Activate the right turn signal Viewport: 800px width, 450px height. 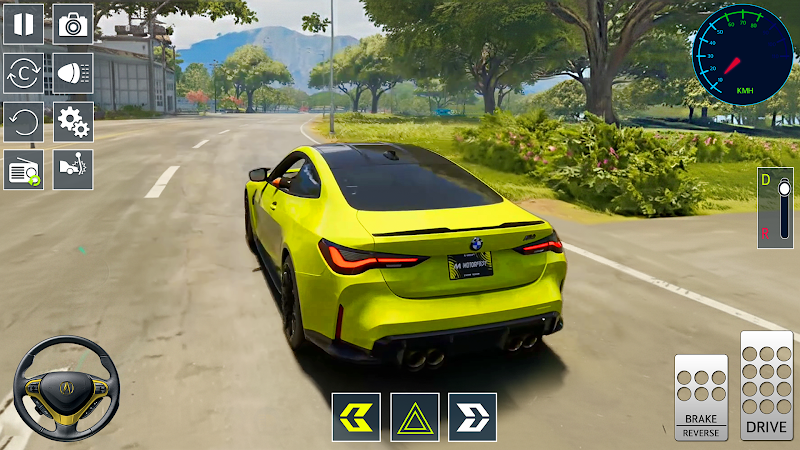pos(472,417)
